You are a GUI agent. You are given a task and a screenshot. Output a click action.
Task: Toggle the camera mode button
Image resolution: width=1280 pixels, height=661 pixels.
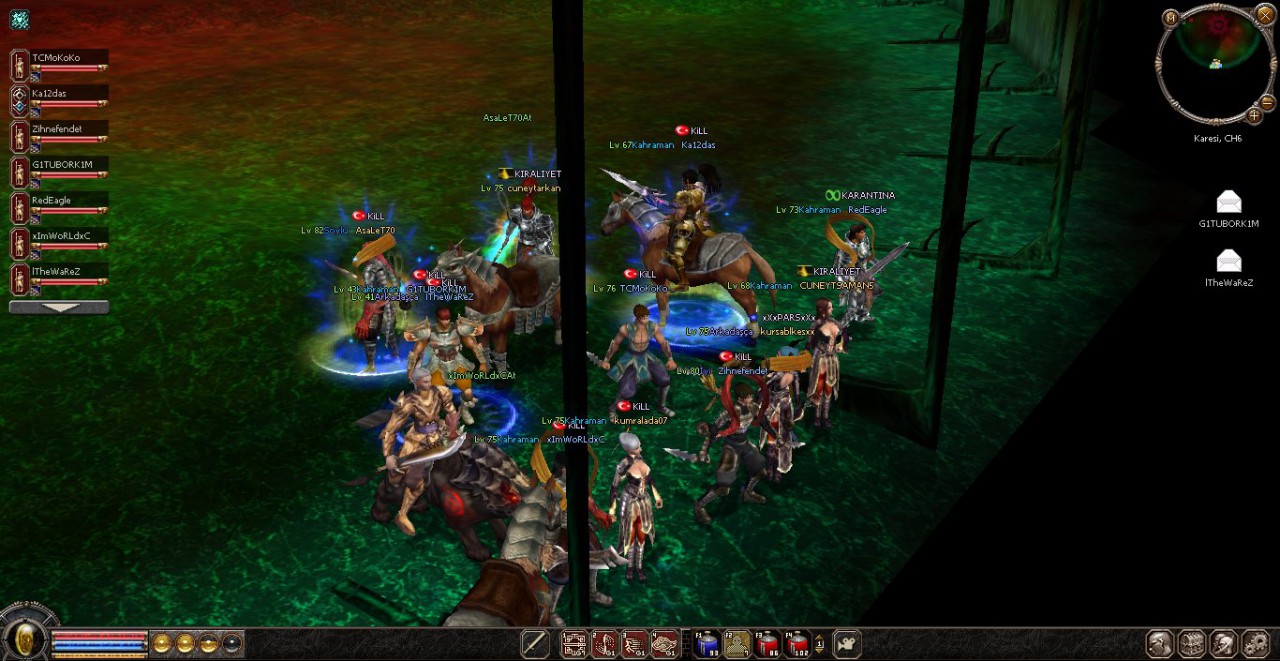click(847, 644)
